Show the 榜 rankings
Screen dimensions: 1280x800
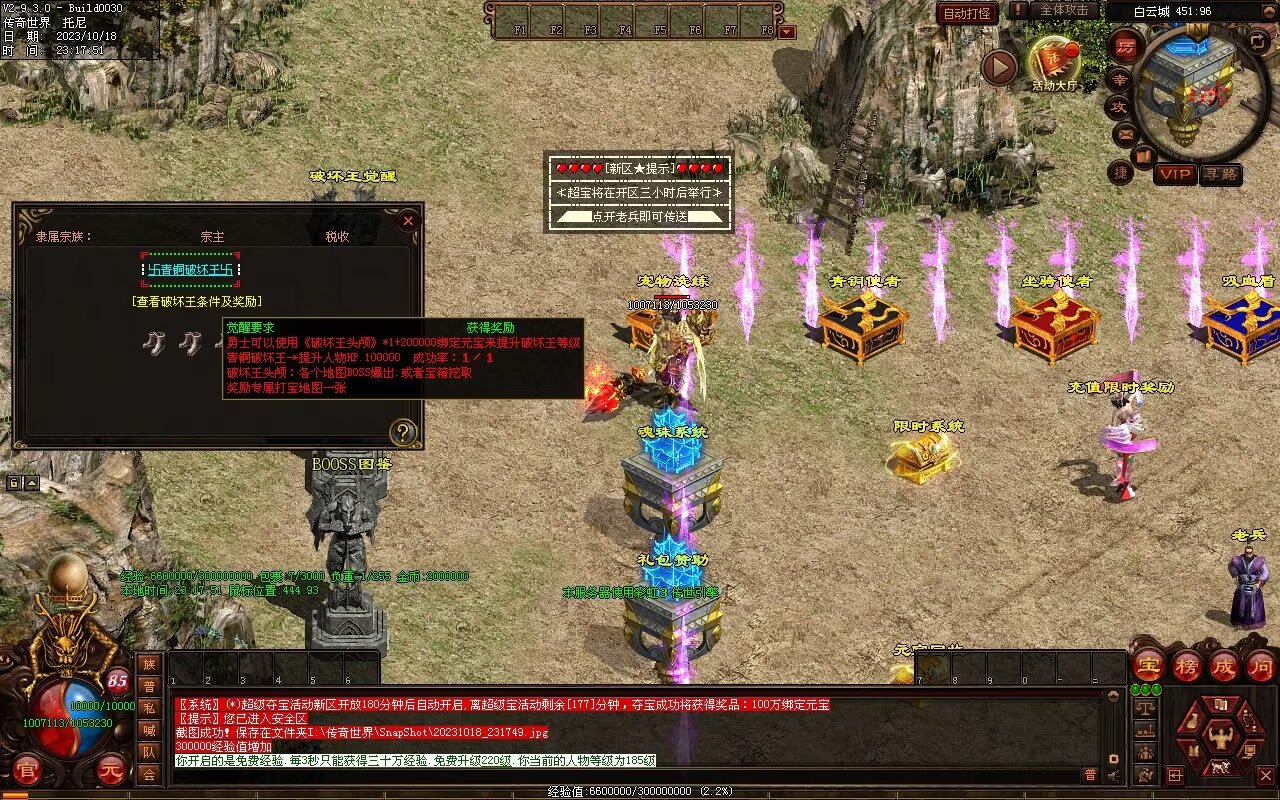1187,665
